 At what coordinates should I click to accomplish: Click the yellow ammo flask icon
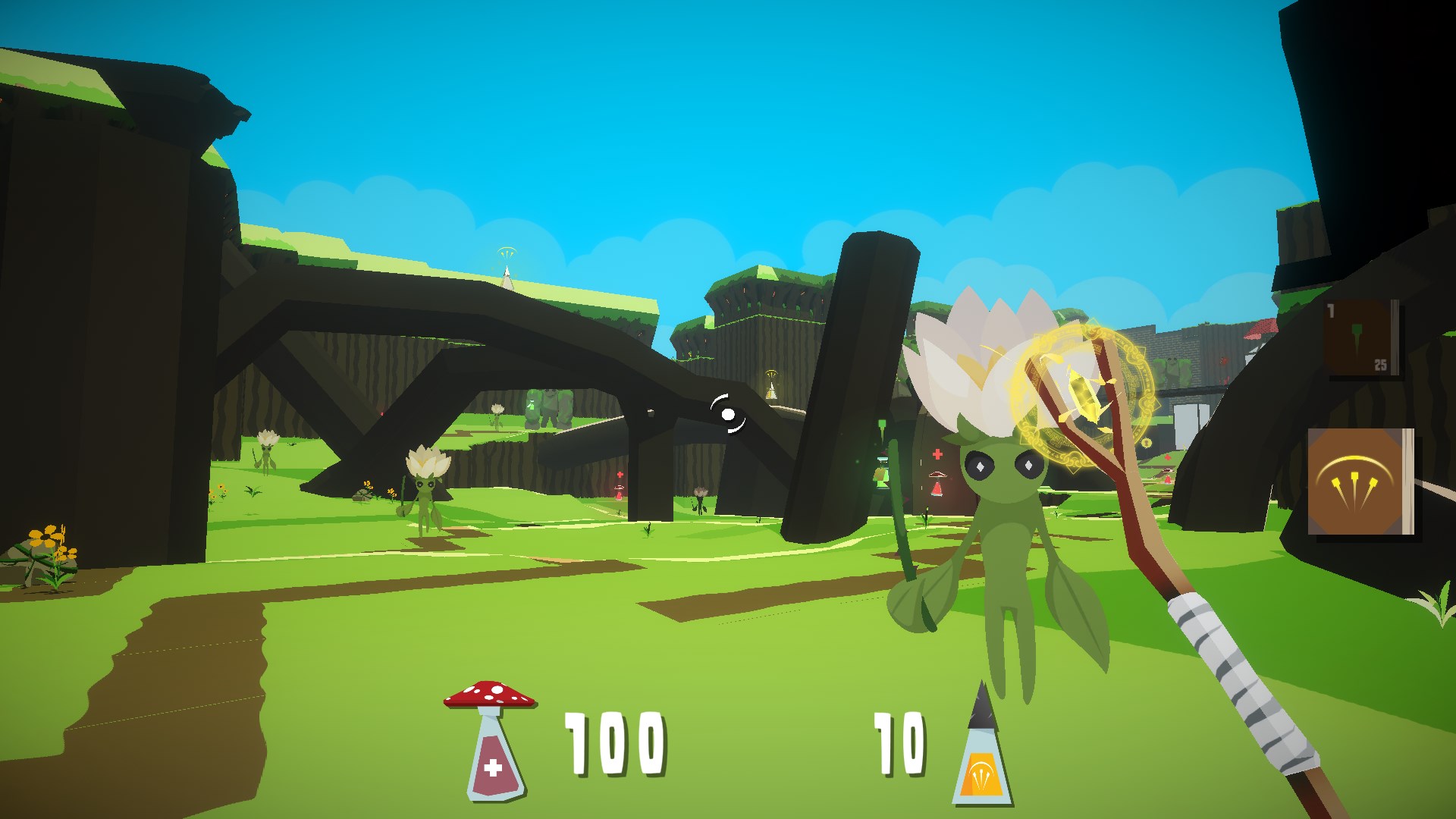tap(982, 747)
